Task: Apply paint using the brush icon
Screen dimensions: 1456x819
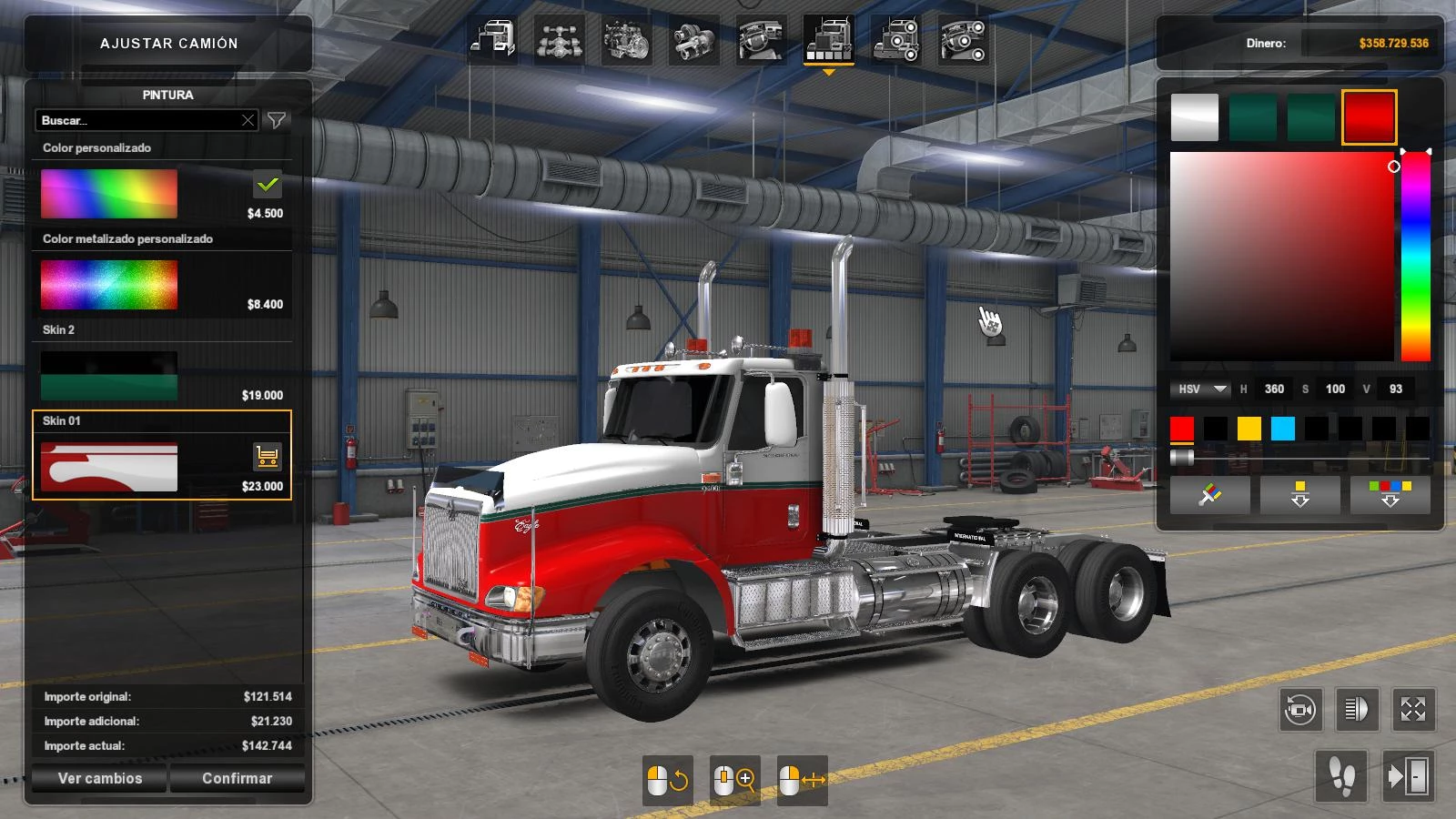Action: point(1210,495)
